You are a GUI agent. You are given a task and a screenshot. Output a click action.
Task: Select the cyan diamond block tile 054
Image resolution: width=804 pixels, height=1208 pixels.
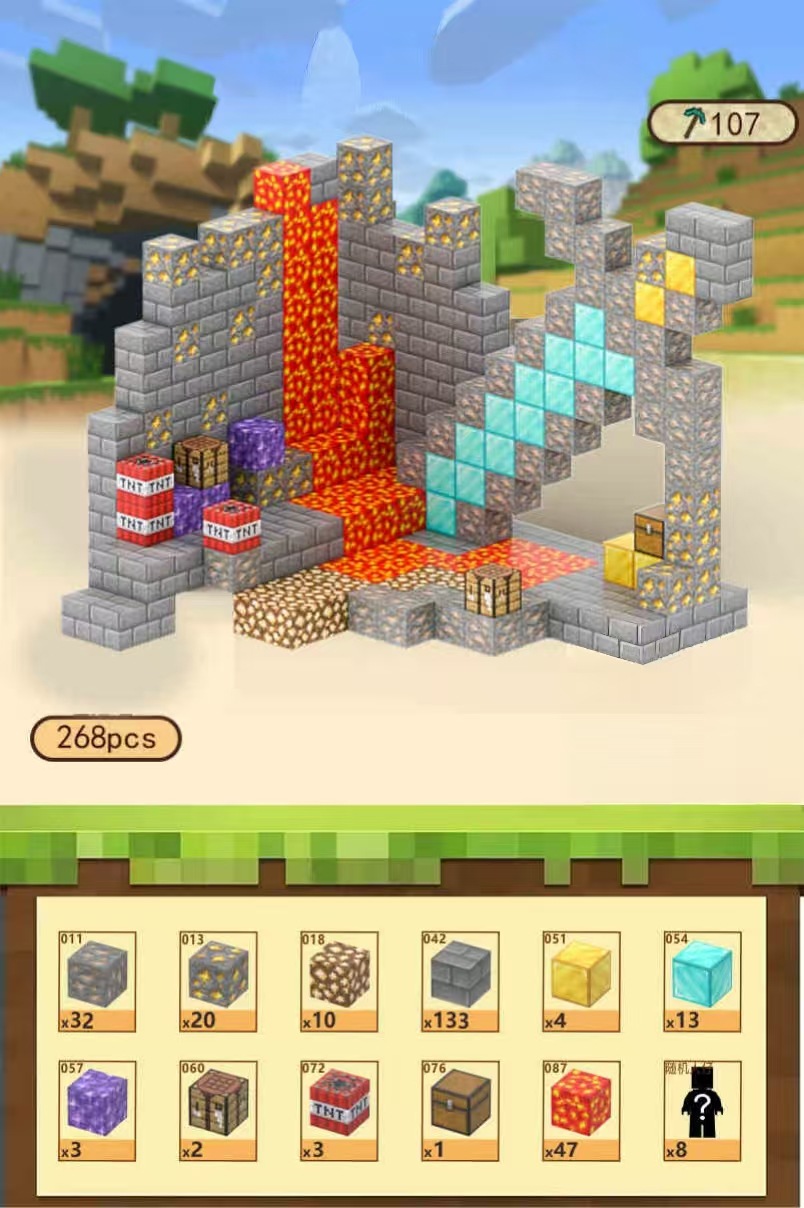click(702, 980)
